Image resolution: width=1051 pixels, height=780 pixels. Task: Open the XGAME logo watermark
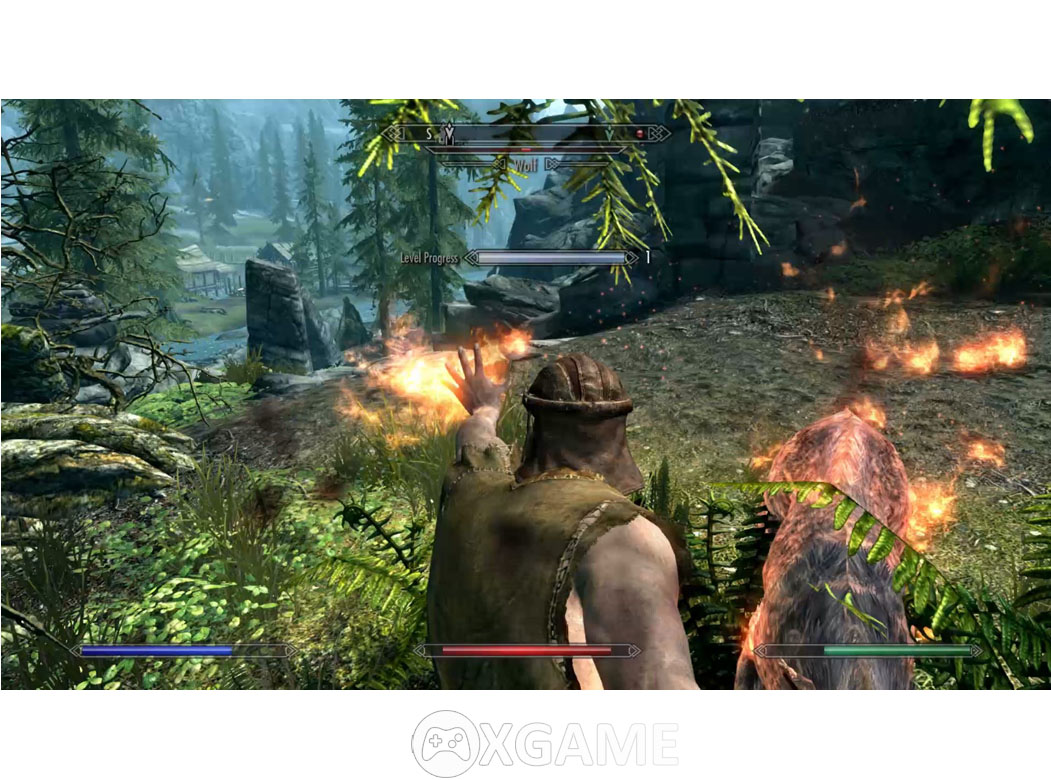[x=545, y=744]
